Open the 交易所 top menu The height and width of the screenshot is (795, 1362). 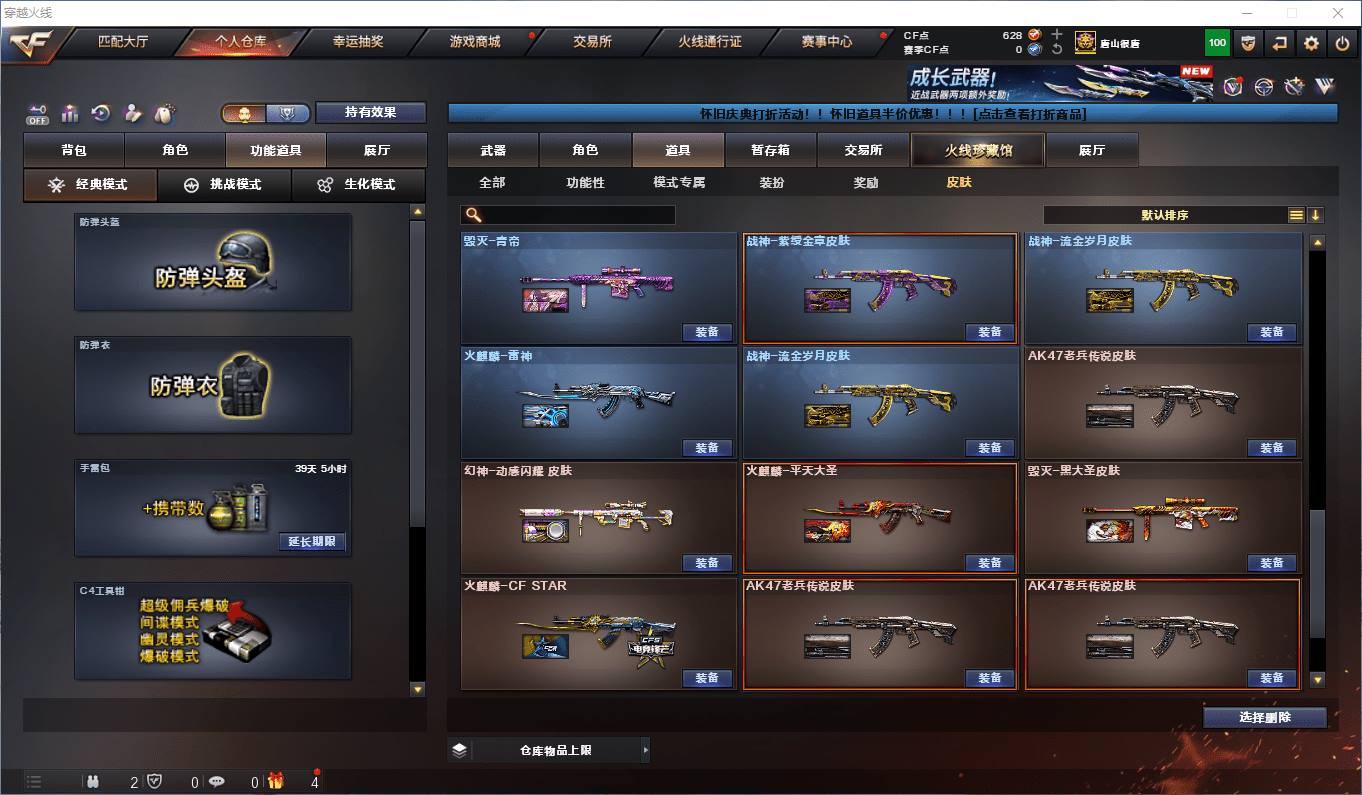592,42
